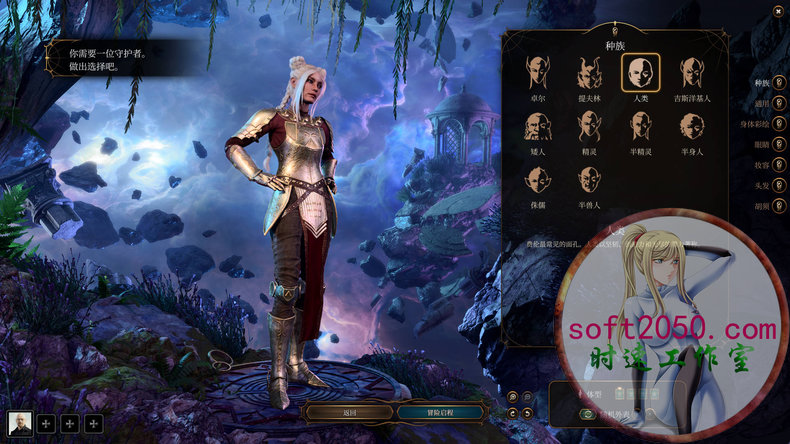
Task: Select the Drow race (卓尔)
Action: 538,73
